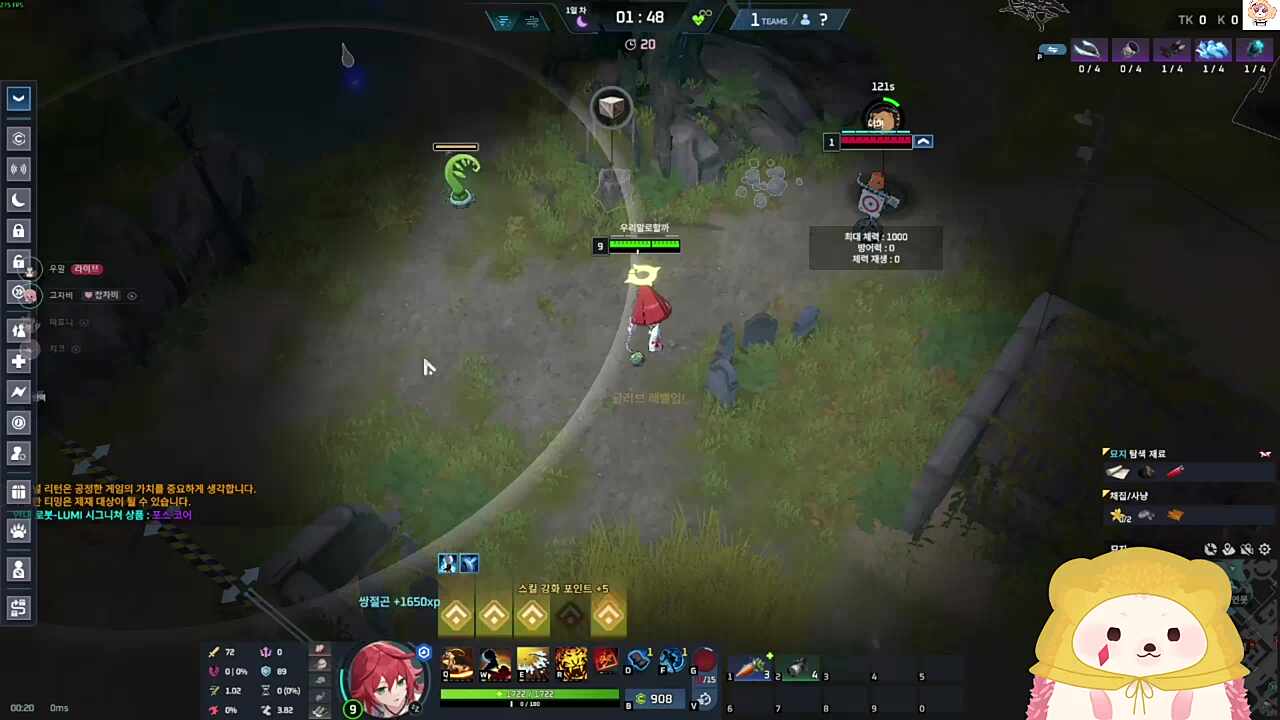This screenshot has height=720, width=1280.
Task: Select the blue crystal target item
Action: pyautogui.click(x=1213, y=50)
